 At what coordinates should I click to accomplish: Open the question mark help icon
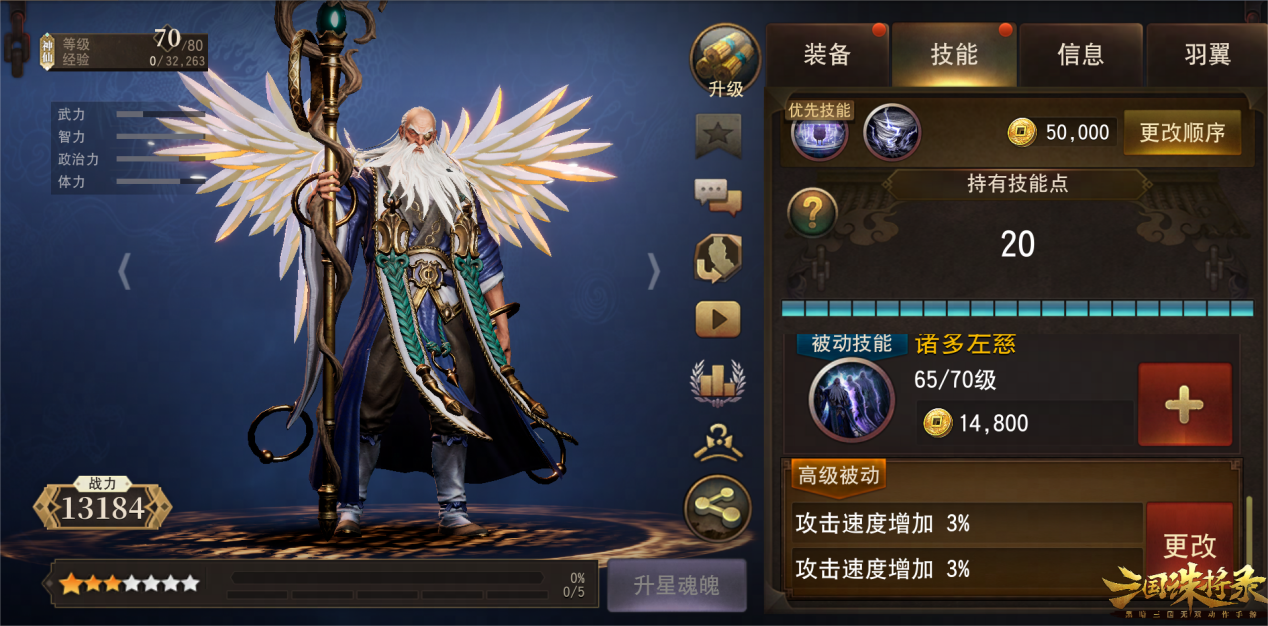pyautogui.click(x=812, y=212)
